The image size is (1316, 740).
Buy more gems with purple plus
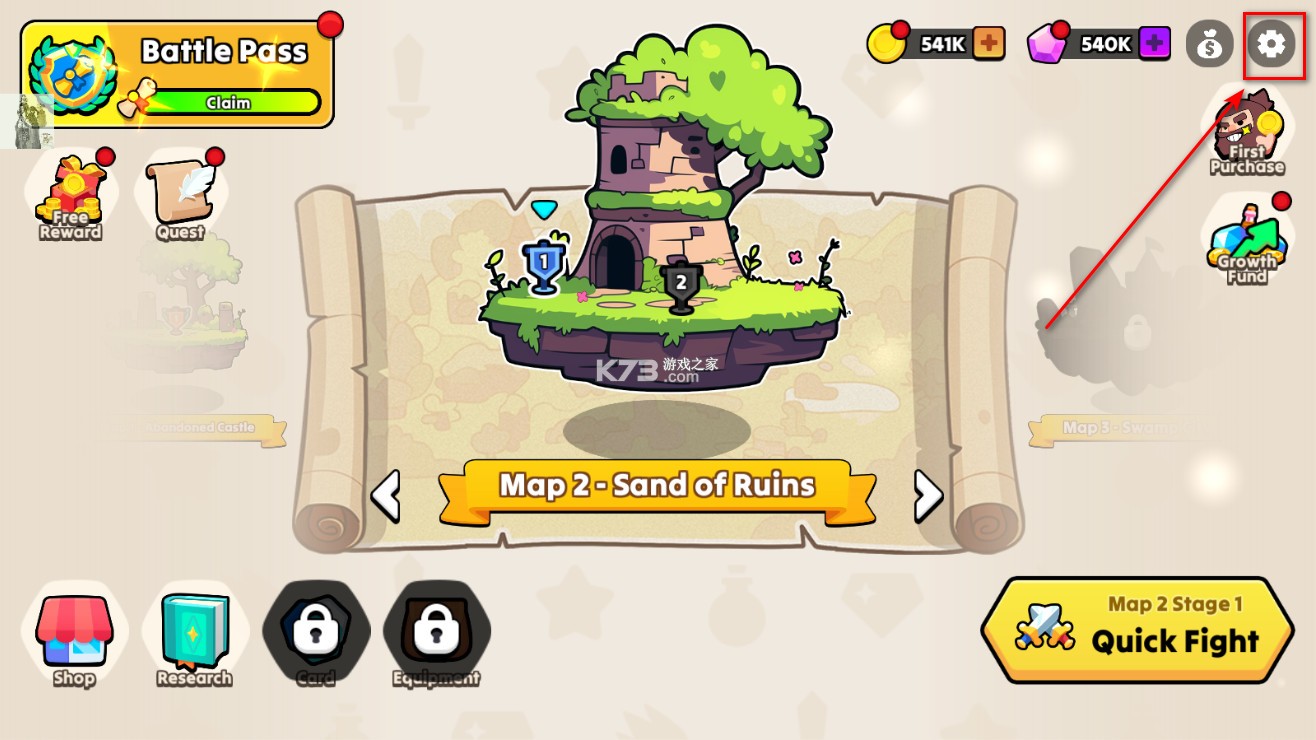[1154, 44]
